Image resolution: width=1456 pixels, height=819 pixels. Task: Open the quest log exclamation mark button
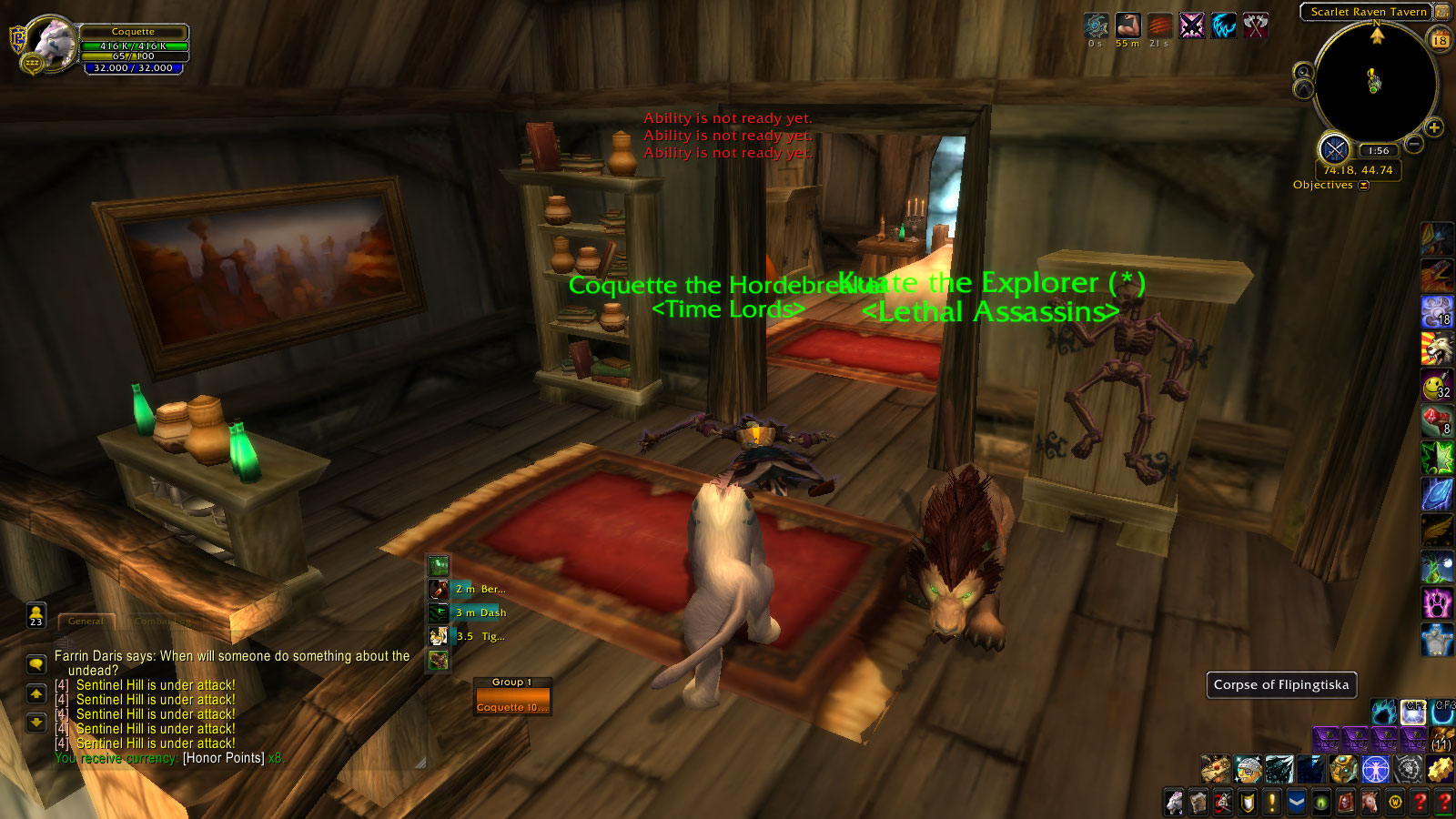tap(1271, 802)
